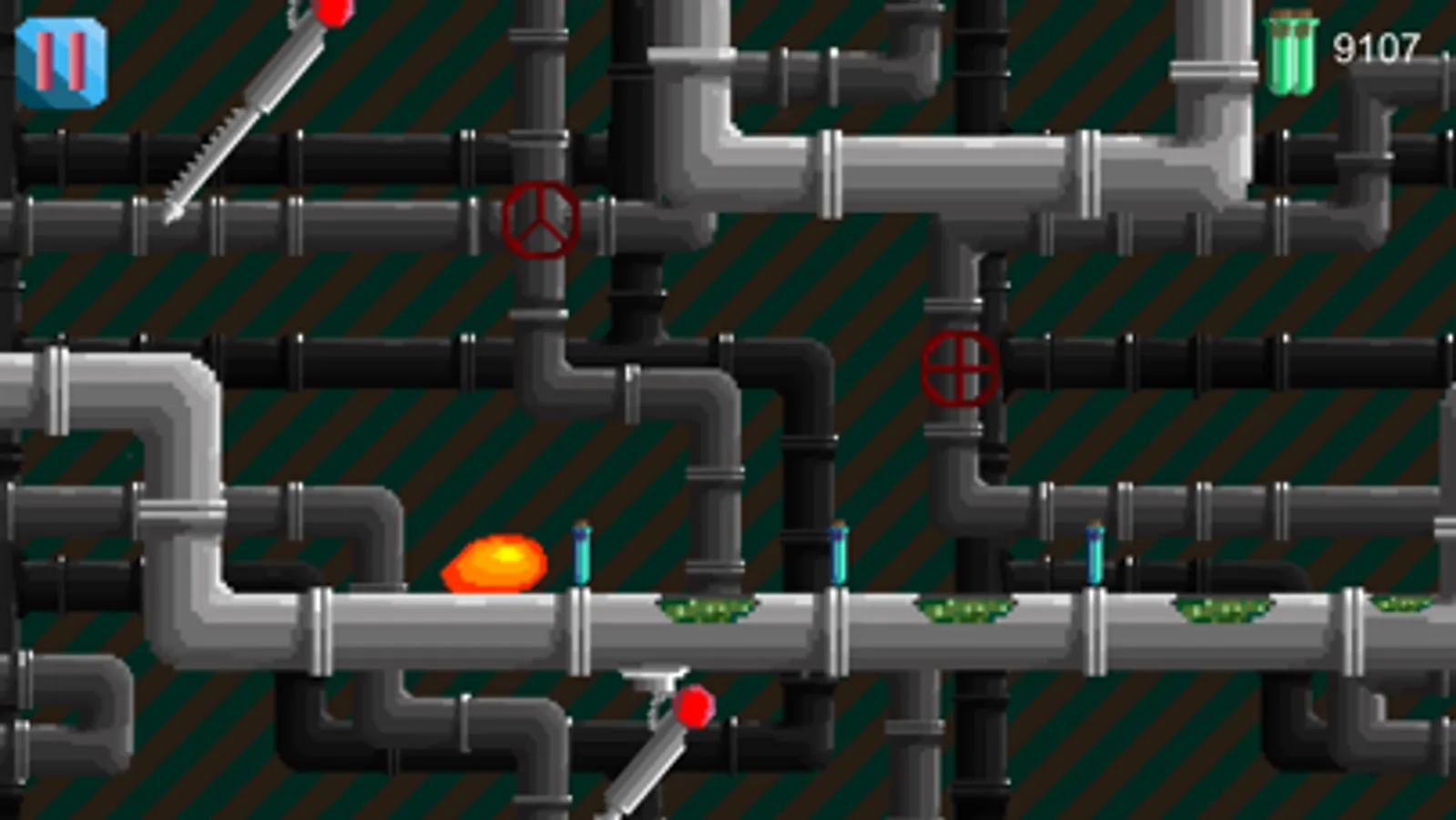Click the orange lava blob hazard
Viewport: 1456px width, 820px height.
494,565
